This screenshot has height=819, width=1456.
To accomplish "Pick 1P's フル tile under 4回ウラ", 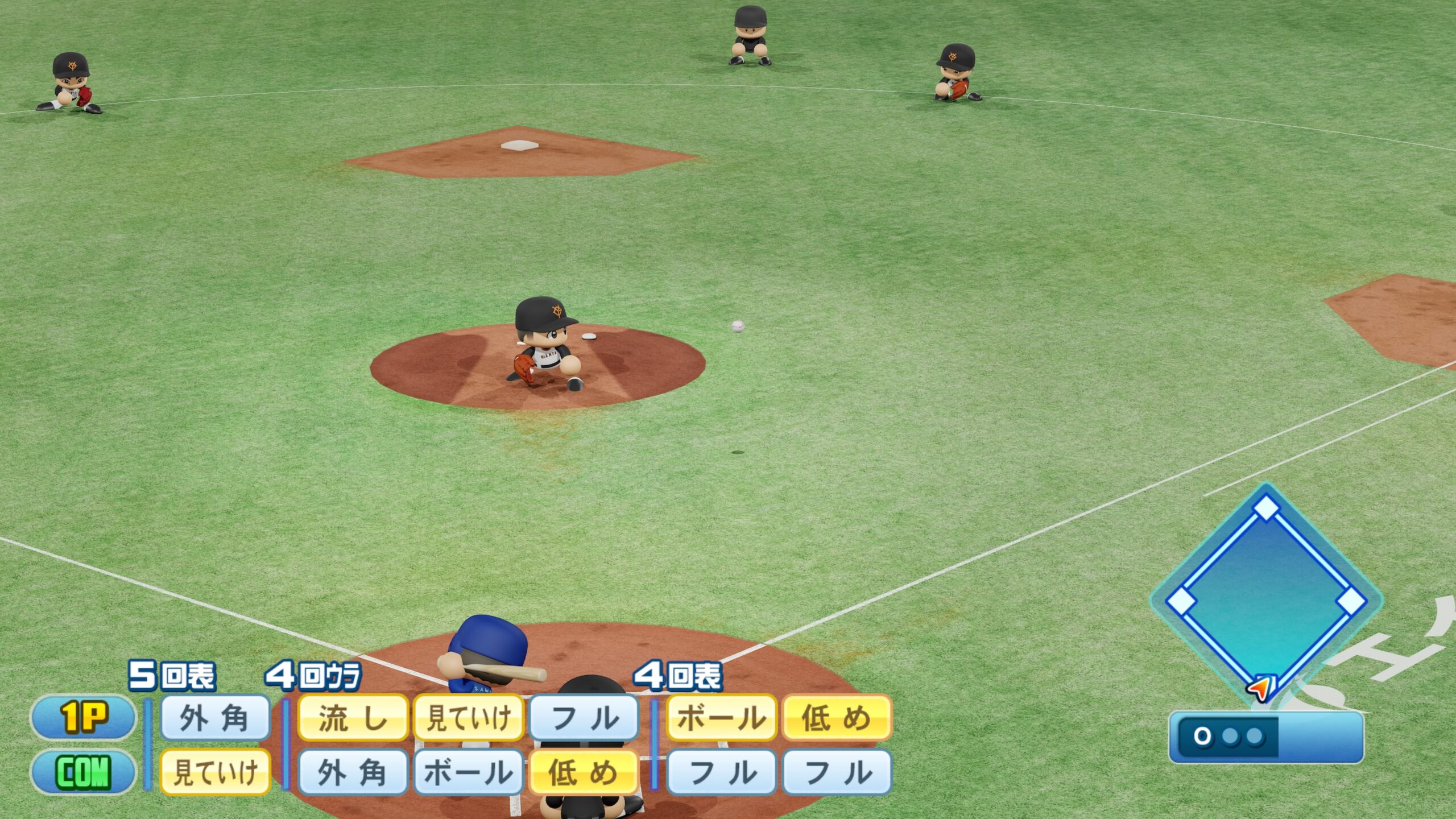I will coord(584,718).
